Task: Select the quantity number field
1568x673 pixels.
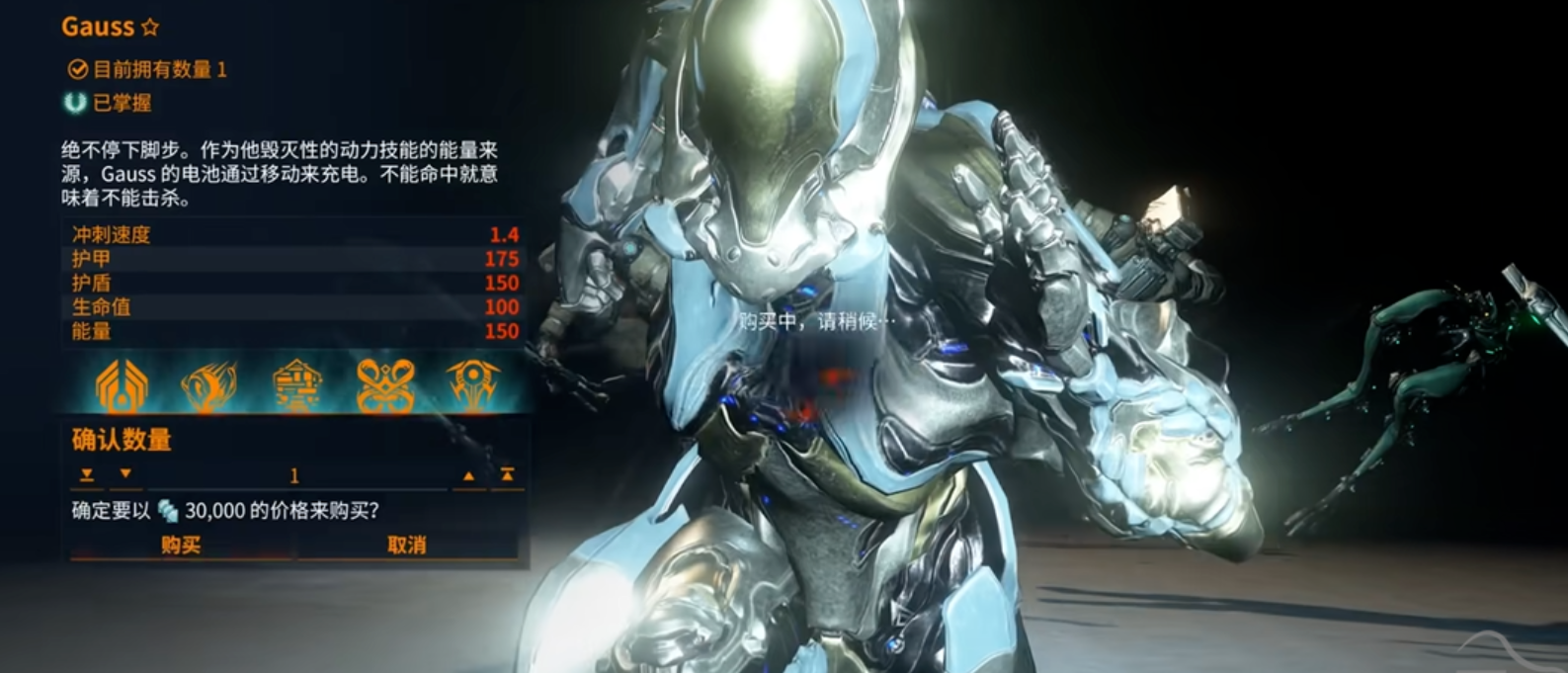Action: 293,476
